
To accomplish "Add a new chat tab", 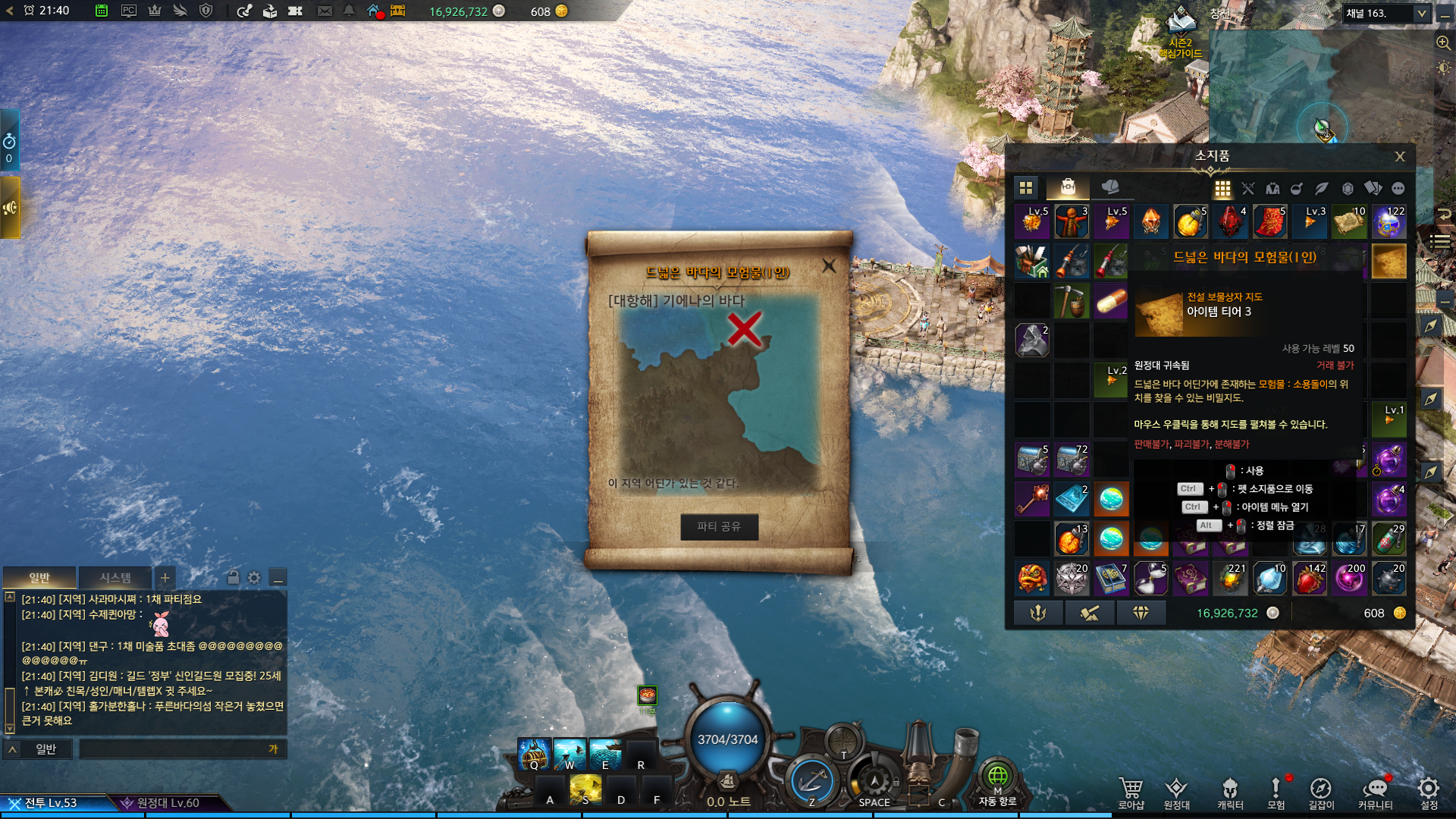I will pyautogui.click(x=165, y=578).
